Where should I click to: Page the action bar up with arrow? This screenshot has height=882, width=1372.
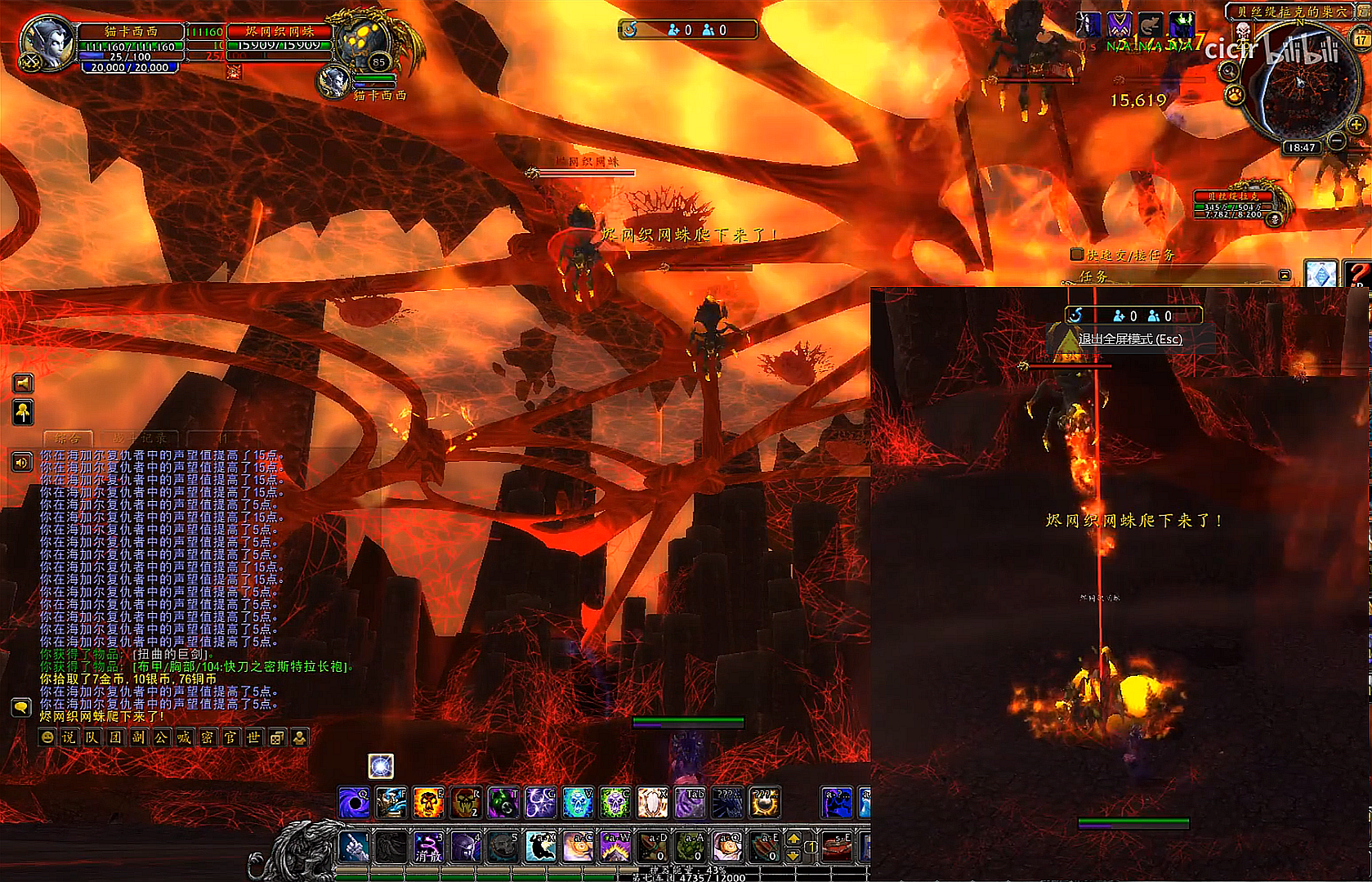(x=793, y=839)
